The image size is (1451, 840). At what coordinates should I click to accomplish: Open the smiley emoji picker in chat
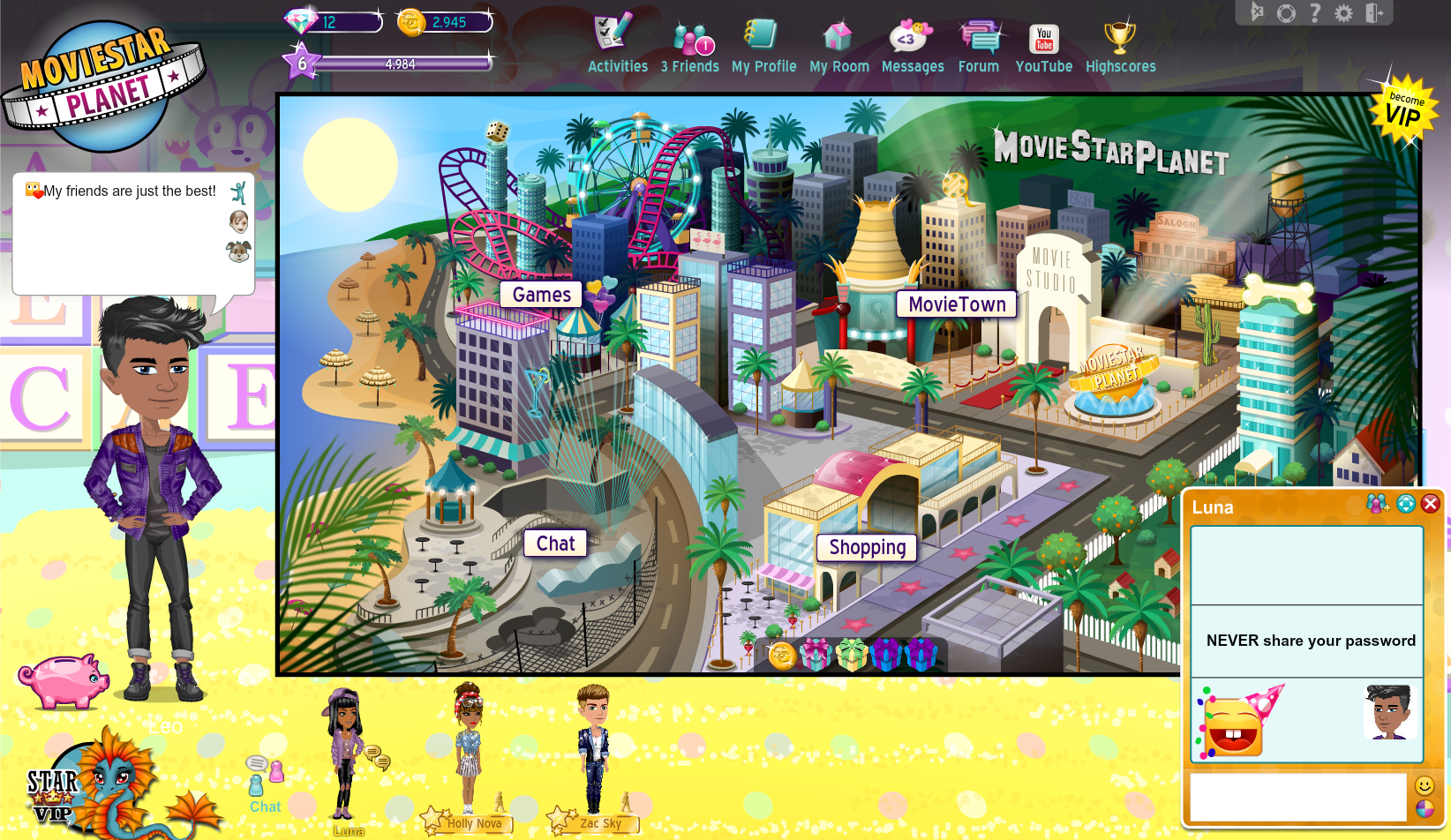(x=1425, y=785)
